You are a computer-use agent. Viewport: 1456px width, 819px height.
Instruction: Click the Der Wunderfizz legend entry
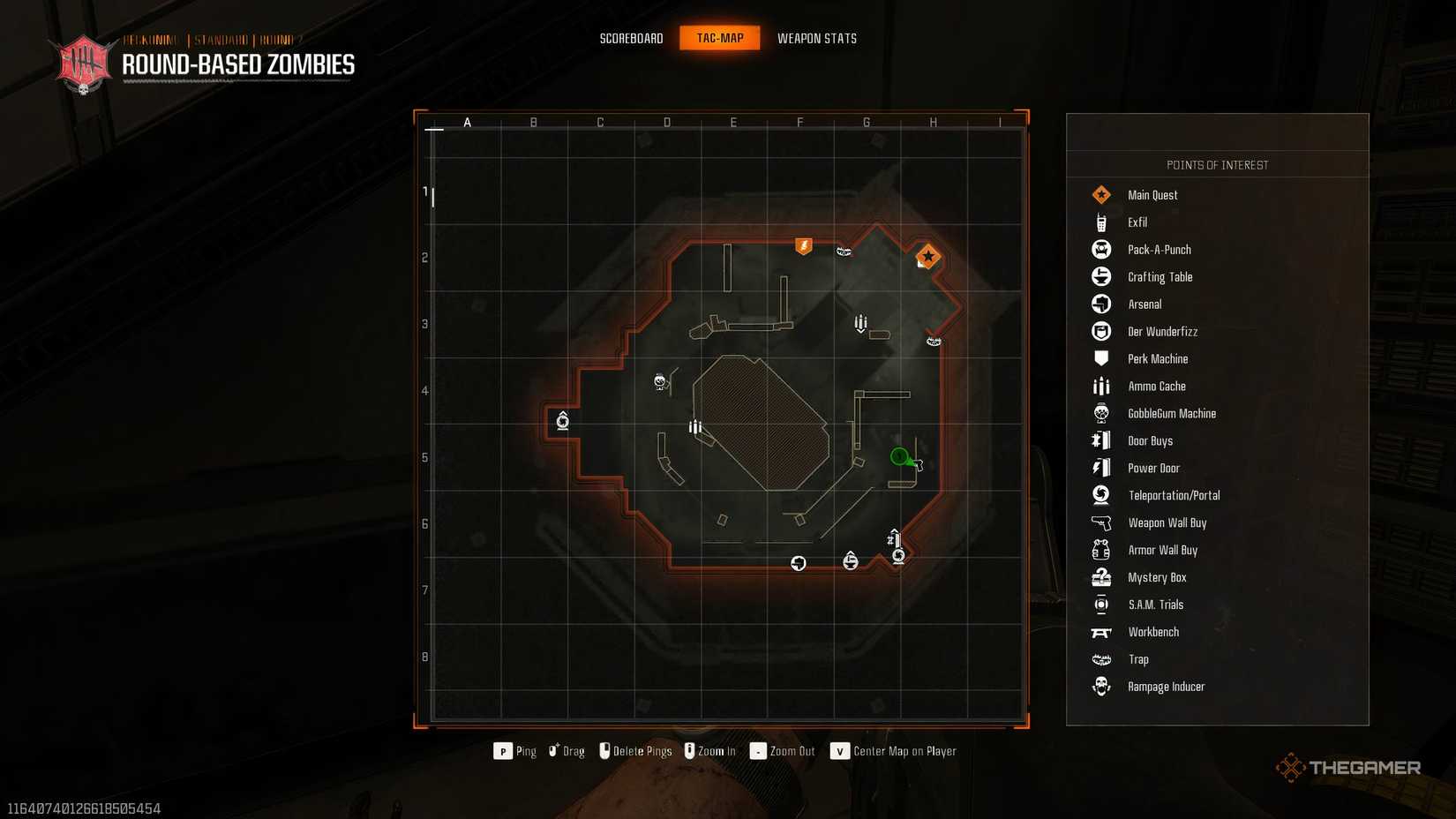pyautogui.click(x=1162, y=332)
